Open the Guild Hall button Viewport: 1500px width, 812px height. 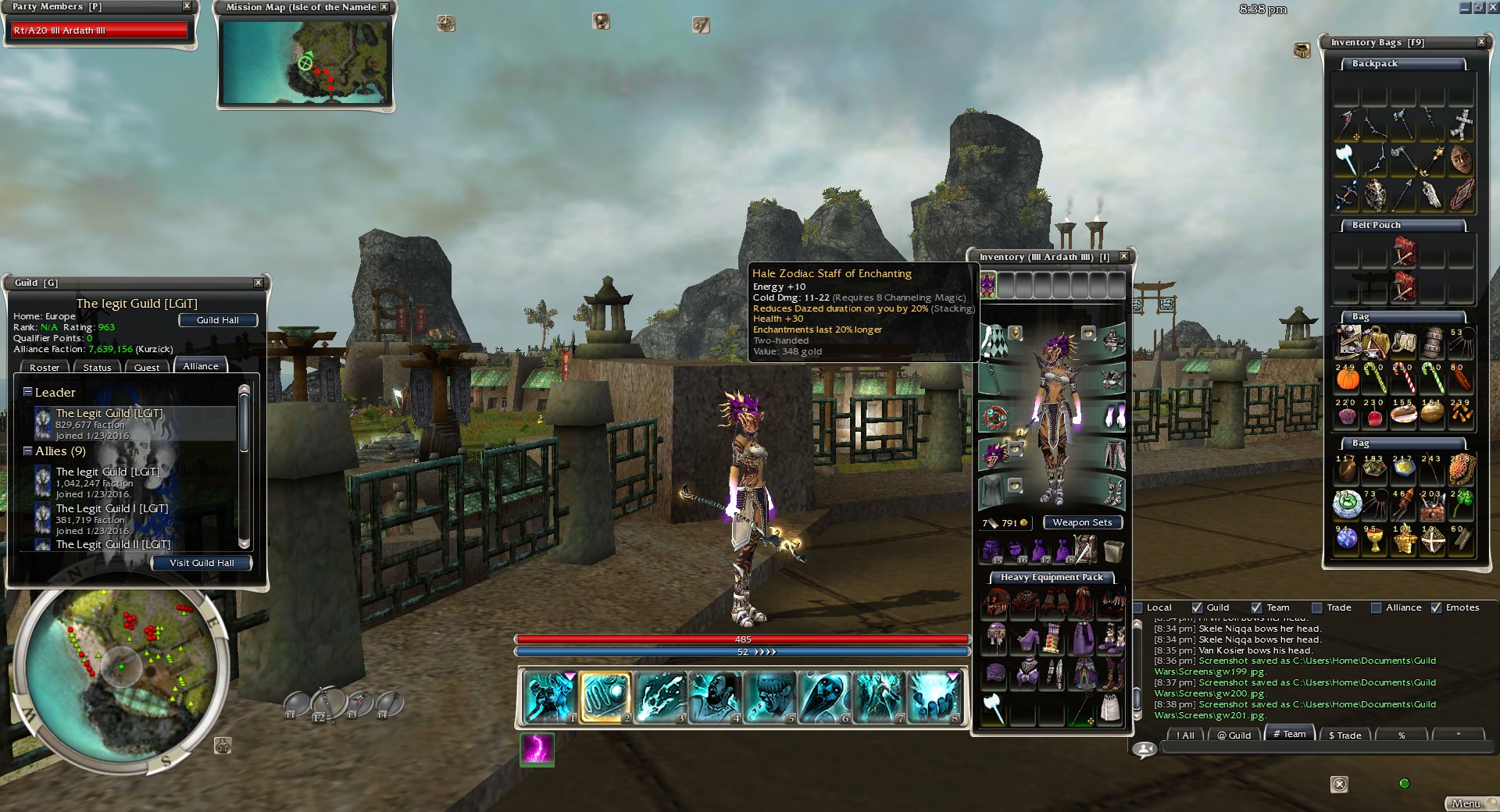coord(218,320)
